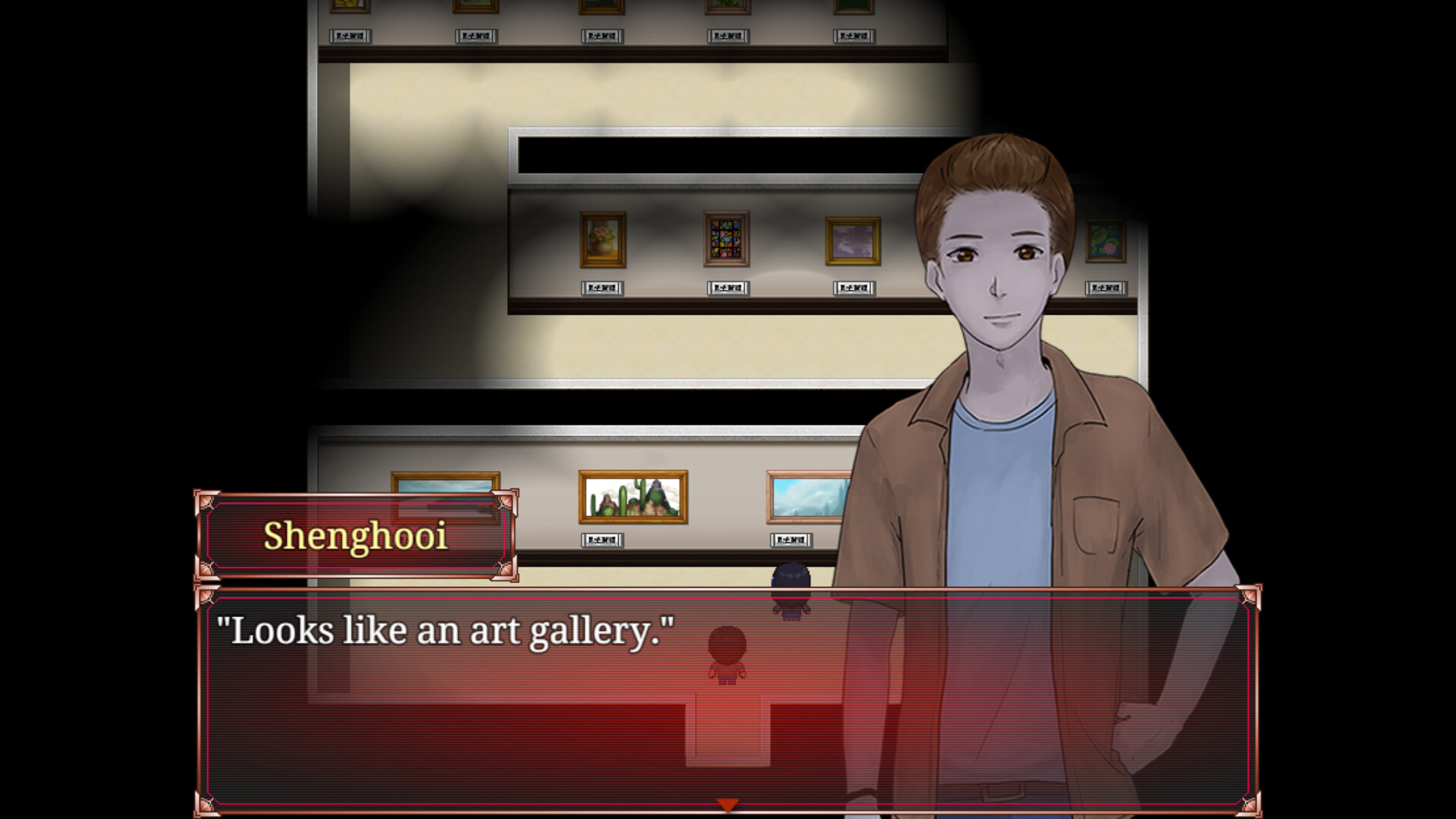Read the plaque below the cactus painting
The width and height of the screenshot is (1456, 819).
(601, 541)
